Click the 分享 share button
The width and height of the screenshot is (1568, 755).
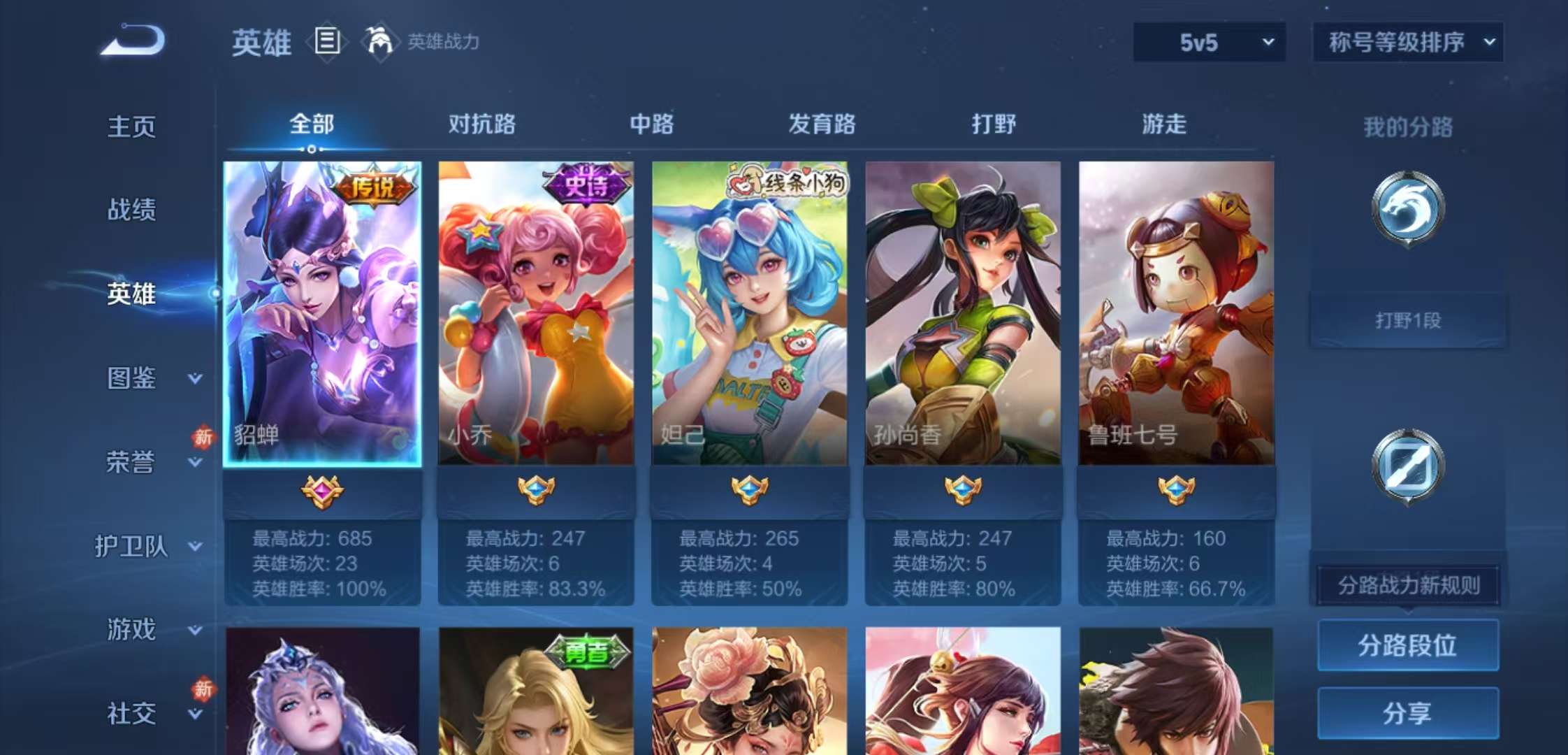(x=1407, y=713)
